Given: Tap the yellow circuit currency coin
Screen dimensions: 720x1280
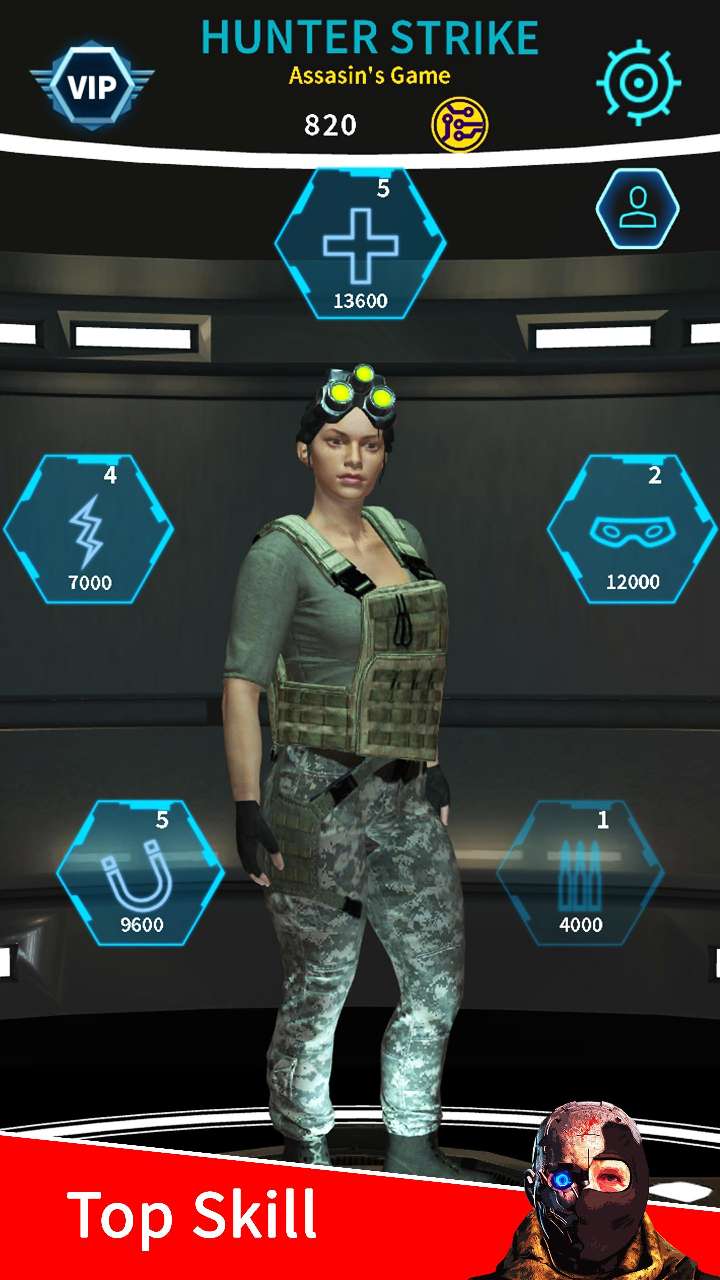Looking at the screenshot, I should pyautogui.click(x=459, y=125).
